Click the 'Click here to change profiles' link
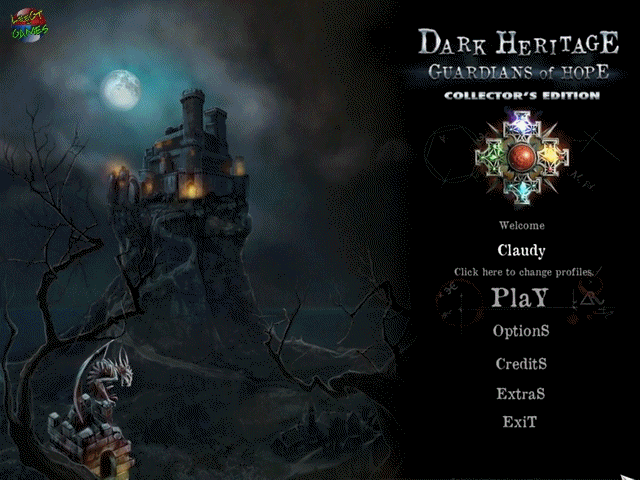The height and width of the screenshot is (480, 640). [524, 272]
